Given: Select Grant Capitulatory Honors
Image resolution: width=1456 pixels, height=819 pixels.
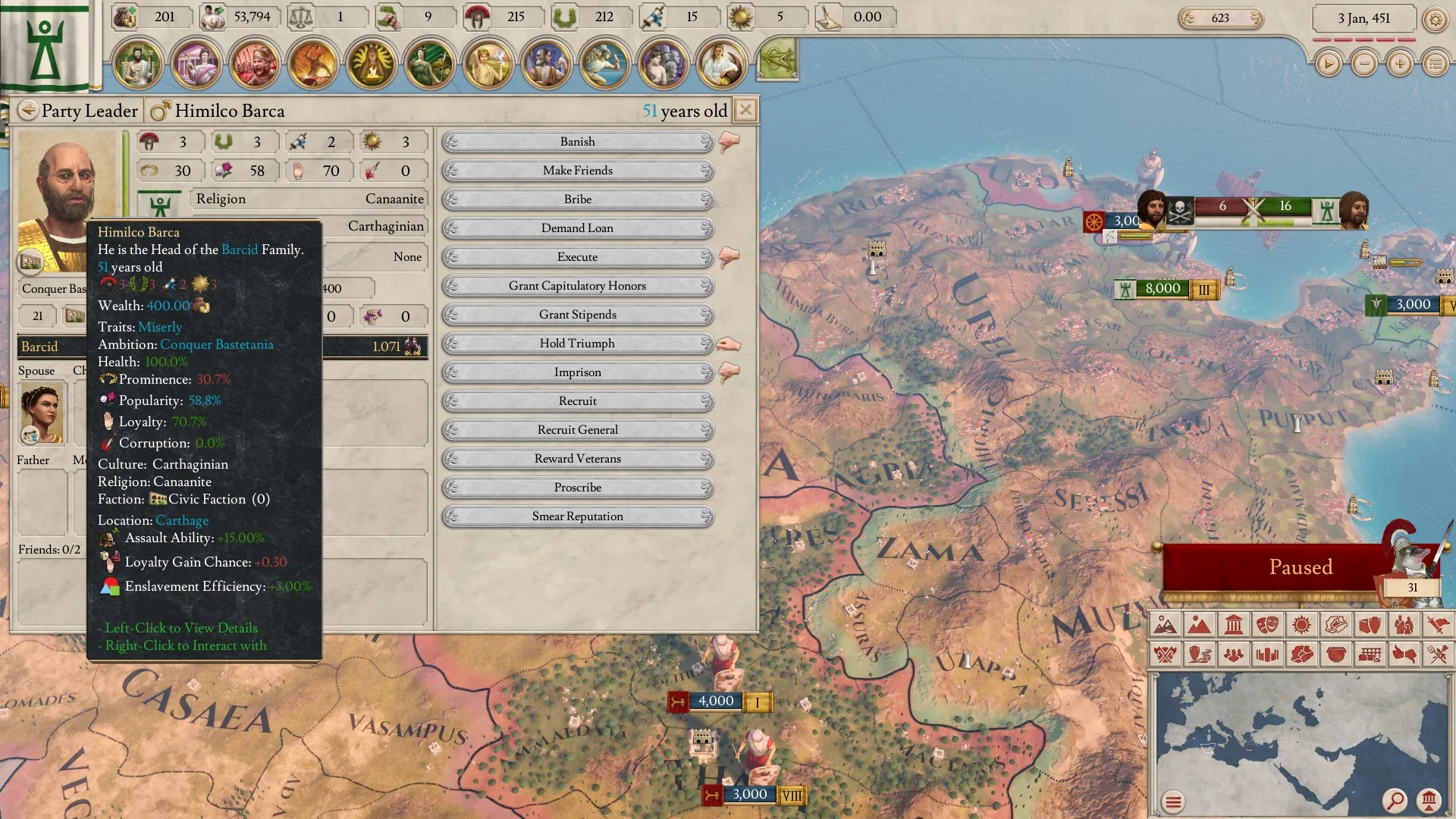Looking at the screenshot, I should (578, 286).
